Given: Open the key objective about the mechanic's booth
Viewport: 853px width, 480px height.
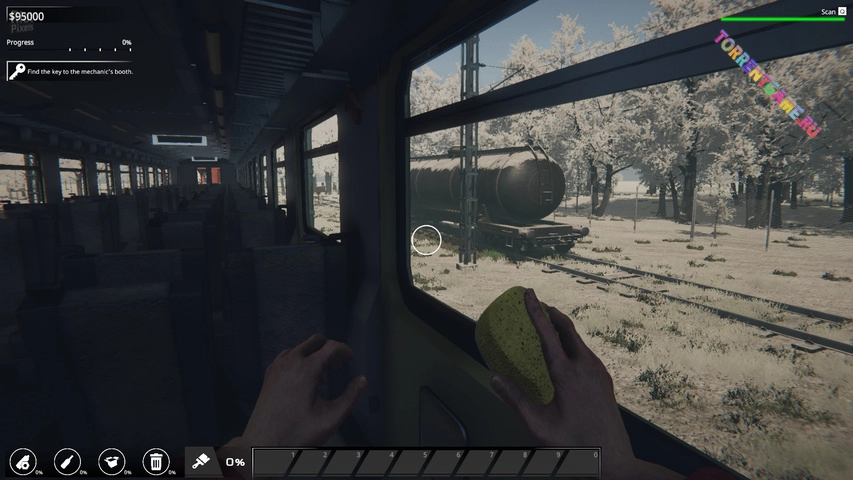Looking at the screenshot, I should 70,72.
